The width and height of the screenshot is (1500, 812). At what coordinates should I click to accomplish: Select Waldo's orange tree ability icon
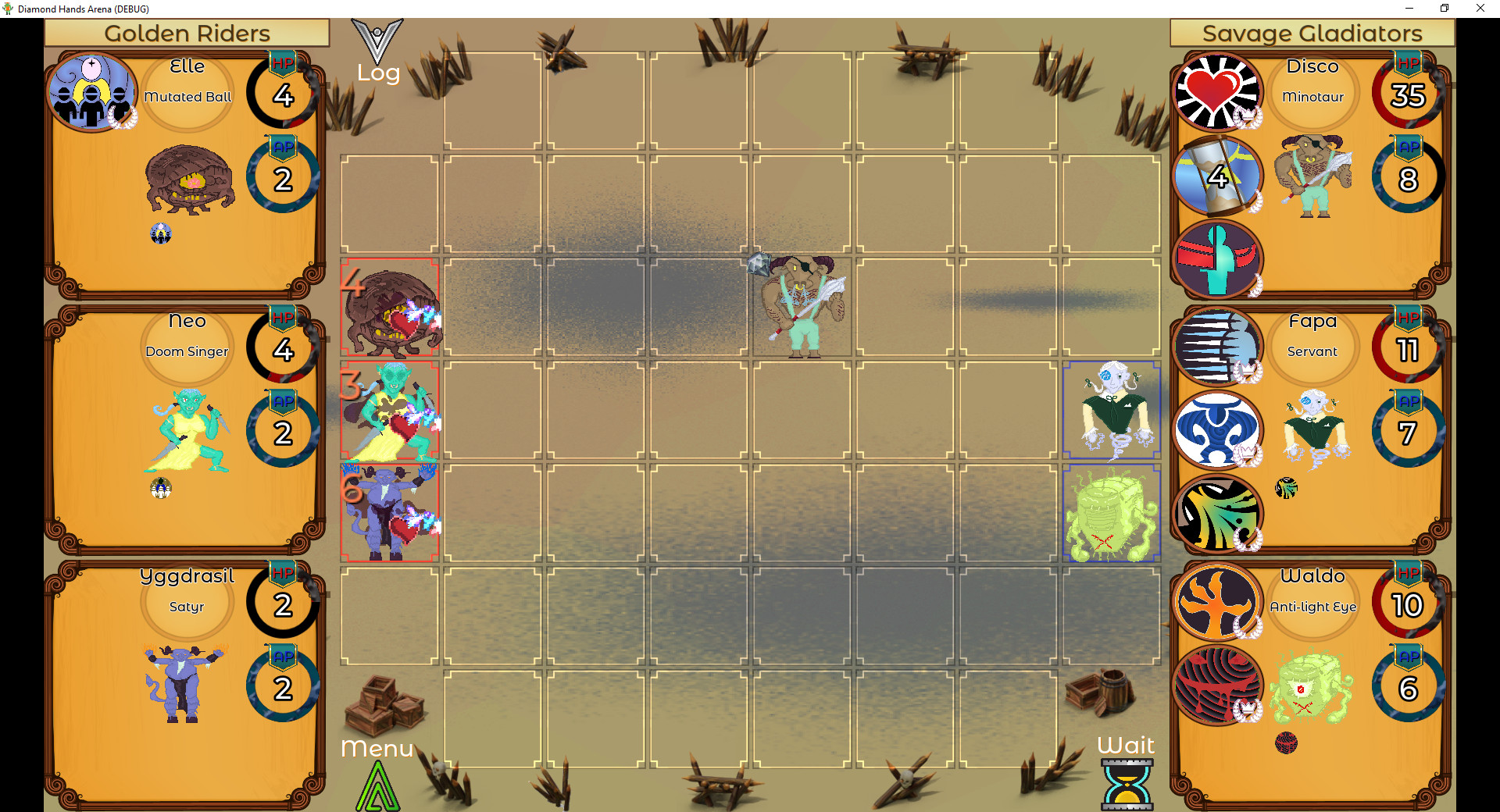pos(1217,601)
